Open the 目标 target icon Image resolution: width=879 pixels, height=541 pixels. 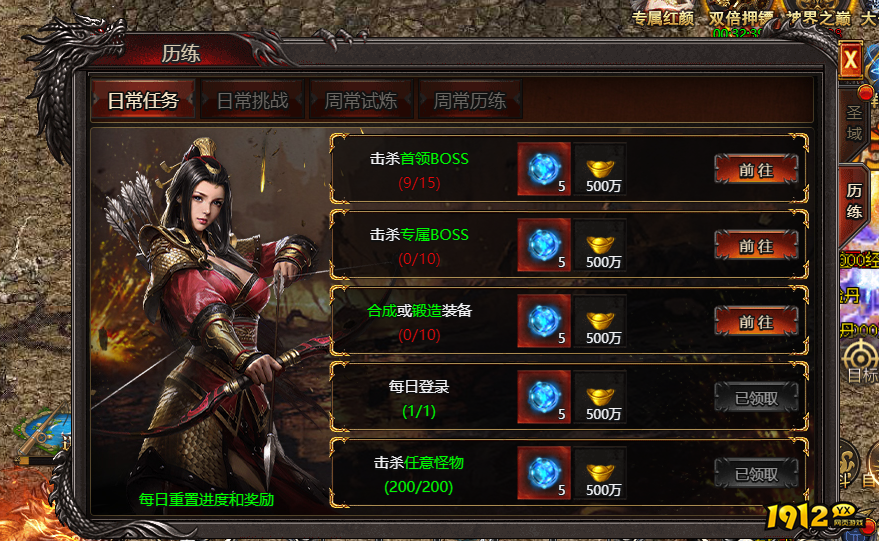coord(859,359)
